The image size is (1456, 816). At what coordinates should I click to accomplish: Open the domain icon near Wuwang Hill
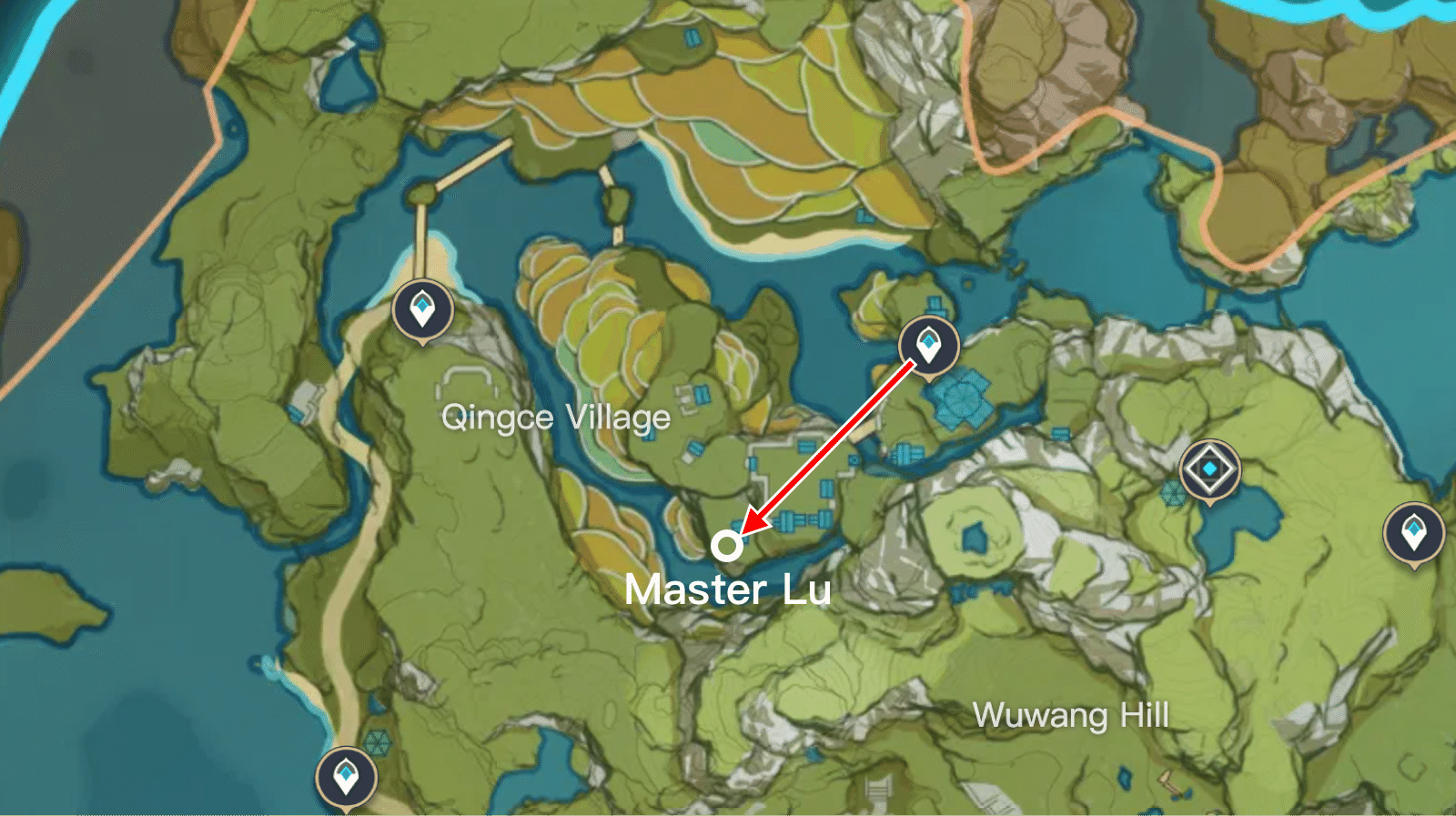pos(1208,467)
